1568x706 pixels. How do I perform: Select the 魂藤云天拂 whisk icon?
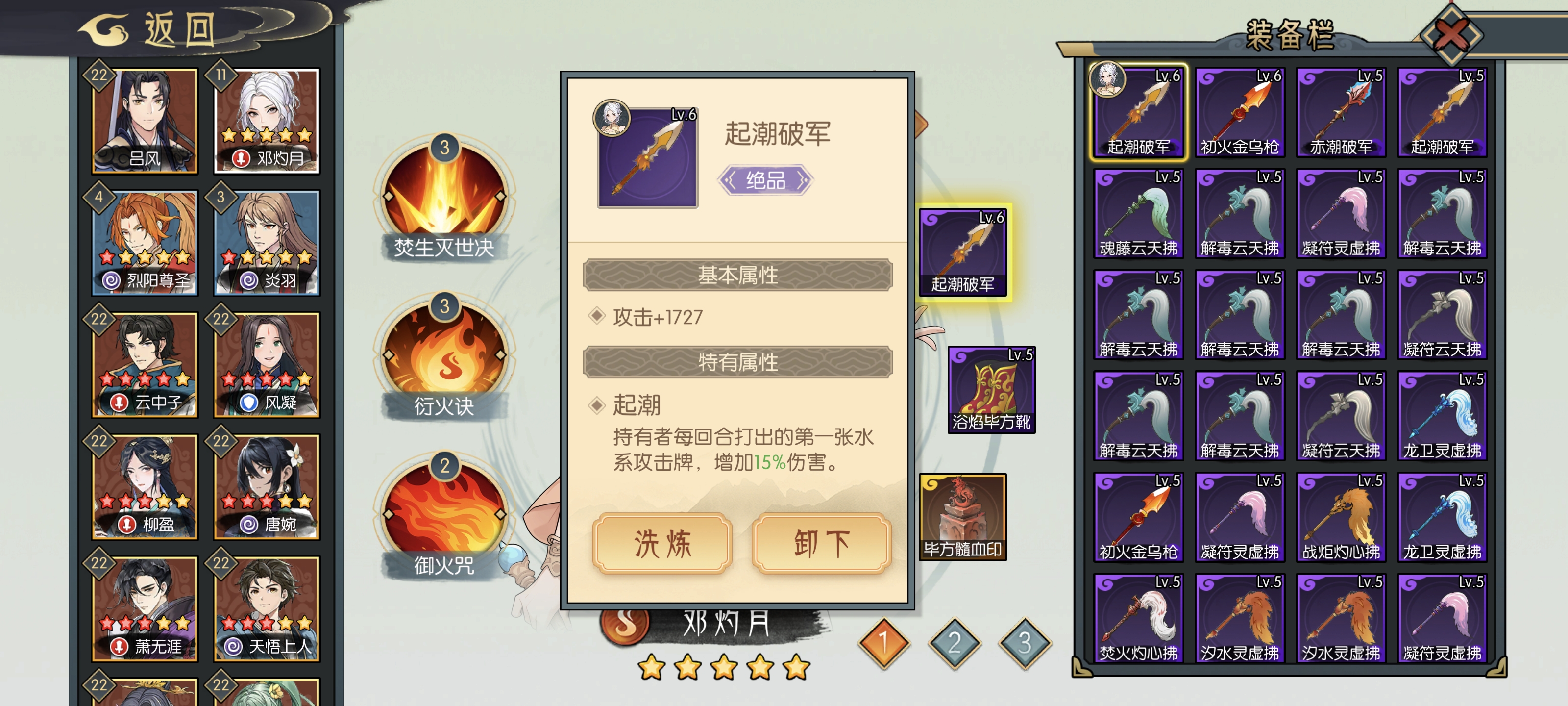1139,213
